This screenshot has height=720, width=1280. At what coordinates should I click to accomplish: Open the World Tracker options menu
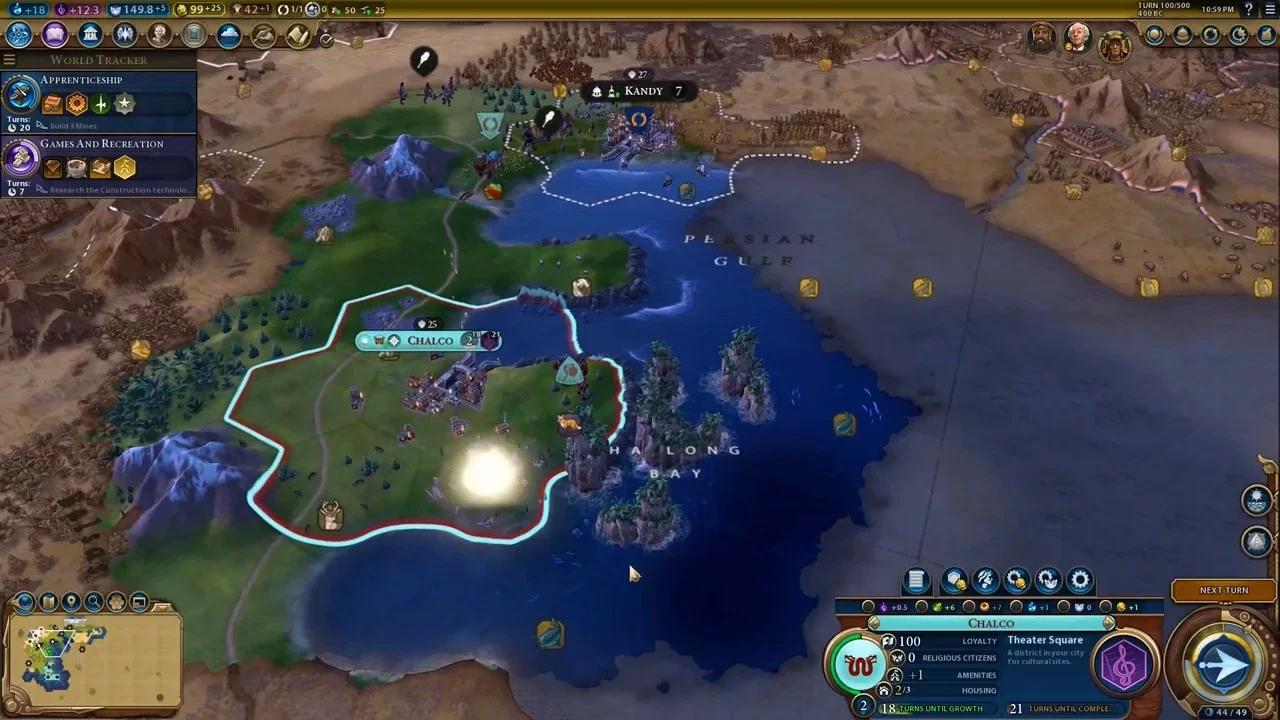[x=10, y=59]
